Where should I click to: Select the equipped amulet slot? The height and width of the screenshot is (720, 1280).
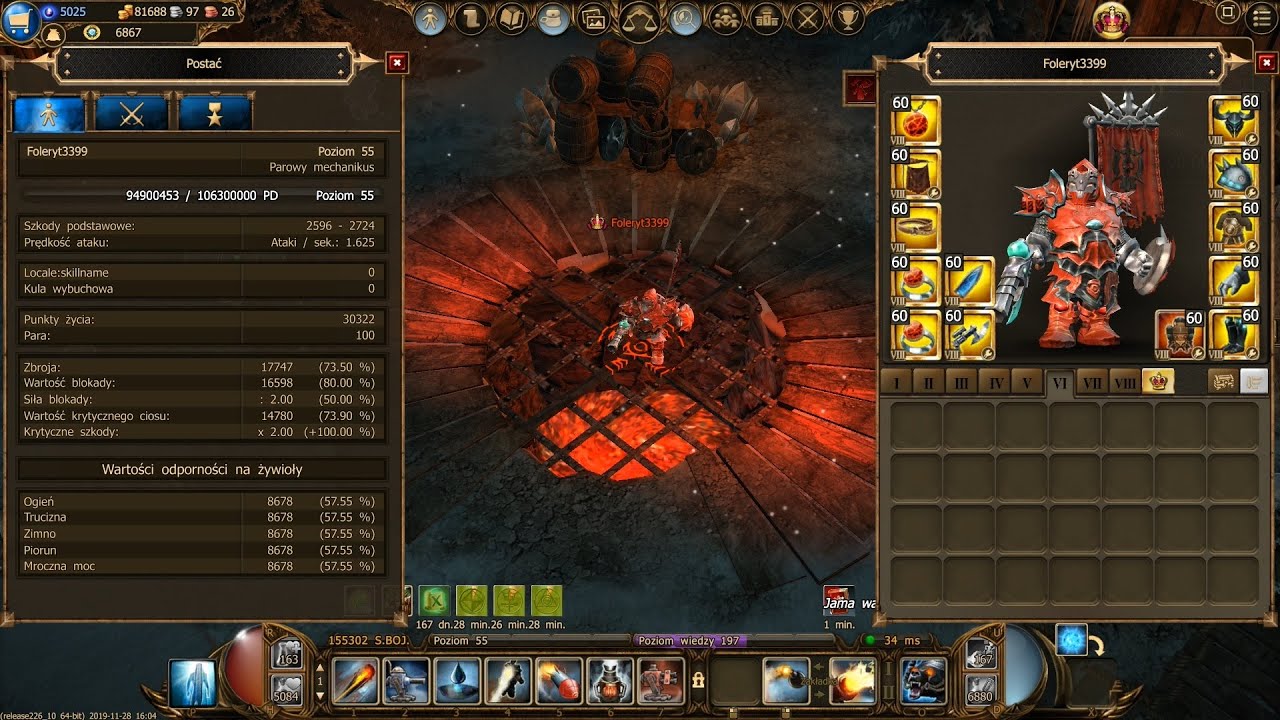click(916, 120)
